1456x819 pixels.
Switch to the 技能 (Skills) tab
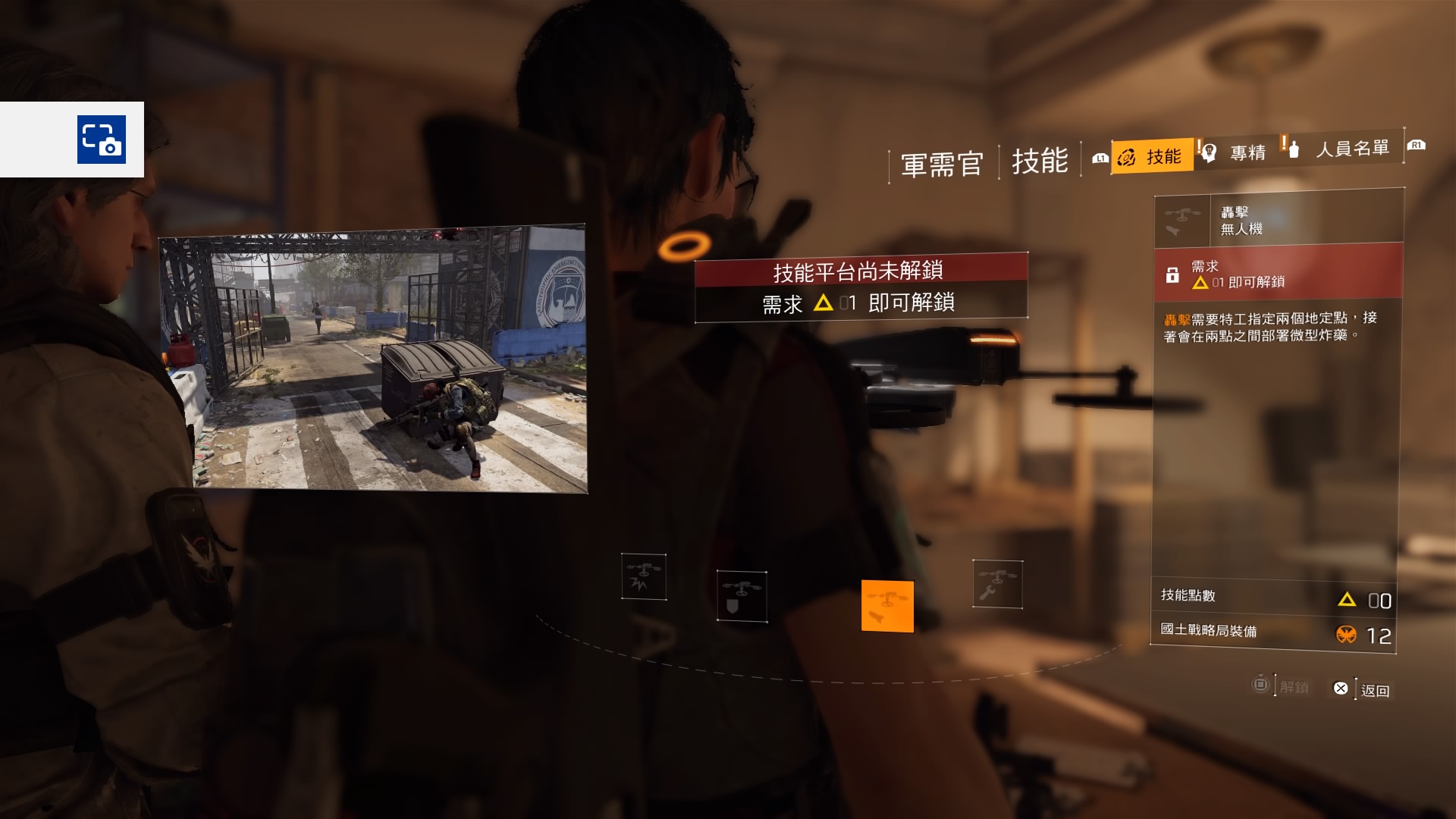tap(1153, 156)
